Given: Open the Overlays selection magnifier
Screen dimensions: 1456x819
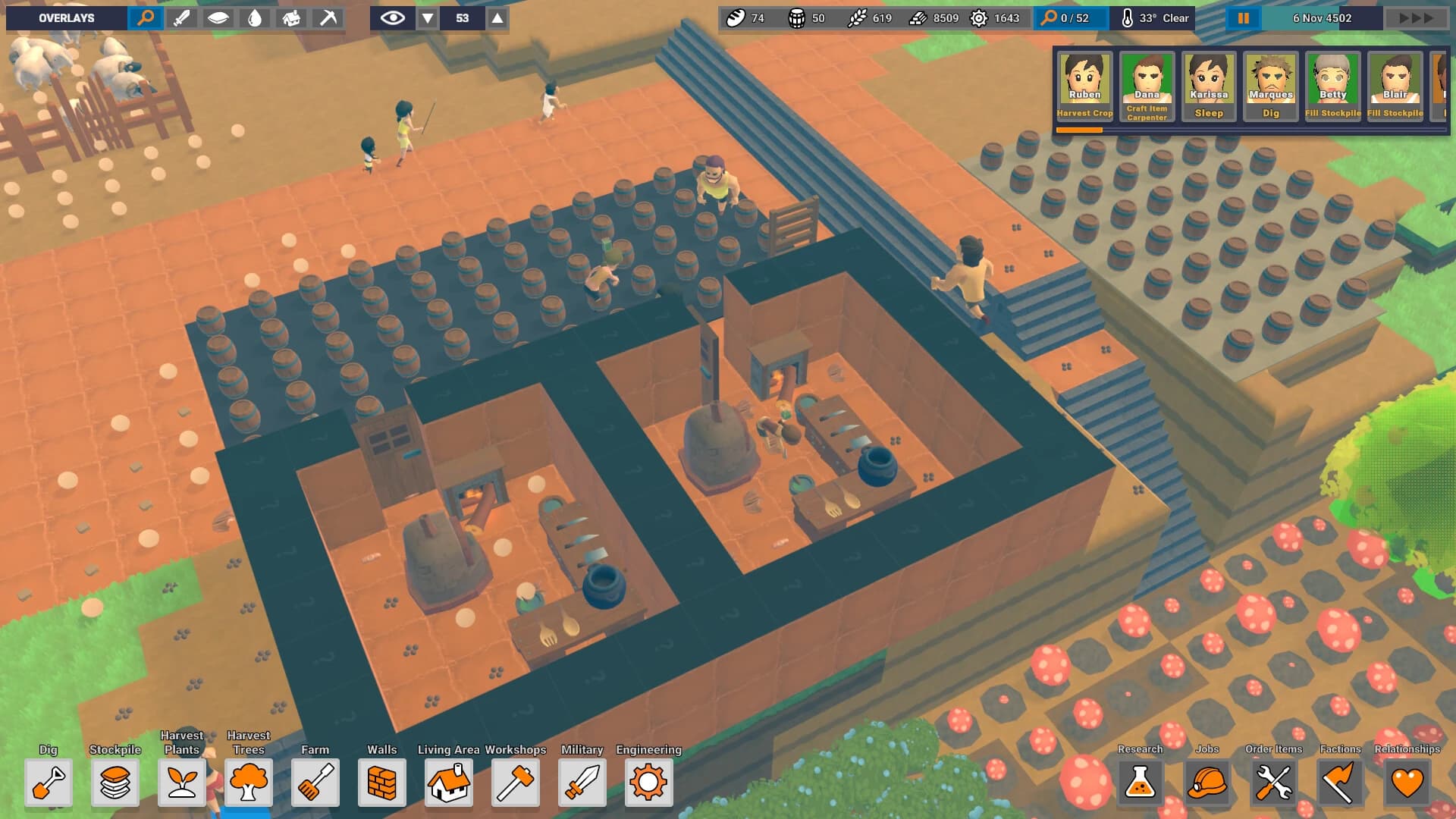Looking at the screenshot, I should (146, 17).
